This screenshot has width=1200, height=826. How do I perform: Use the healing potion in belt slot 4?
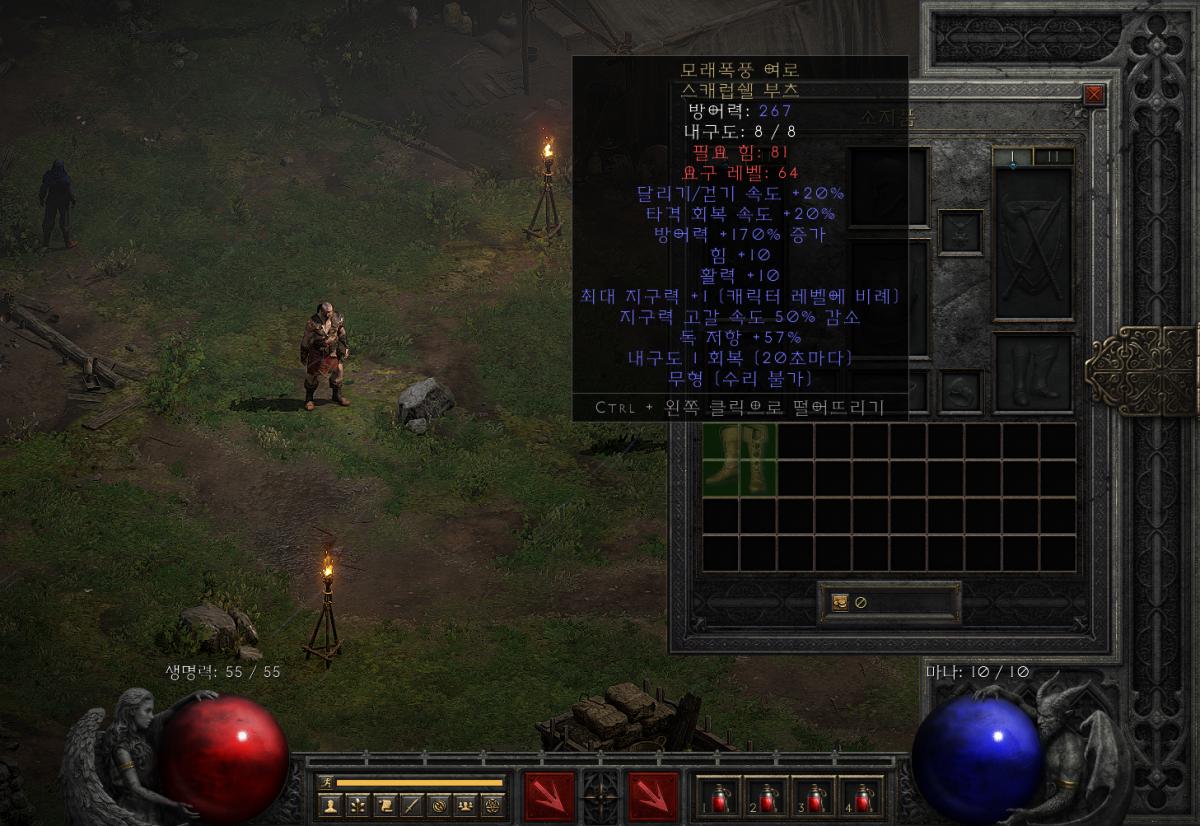pos(862,797)
